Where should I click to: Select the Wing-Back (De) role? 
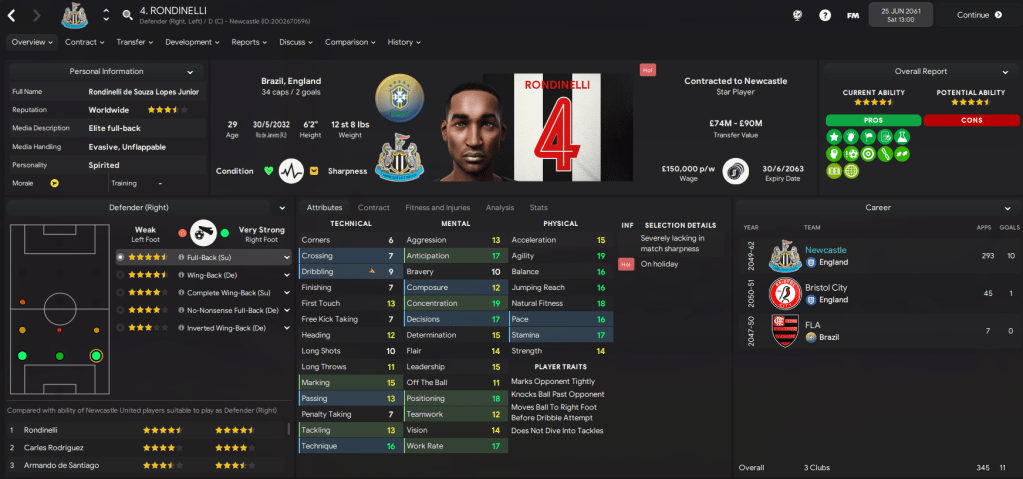[x=205, y=275]
